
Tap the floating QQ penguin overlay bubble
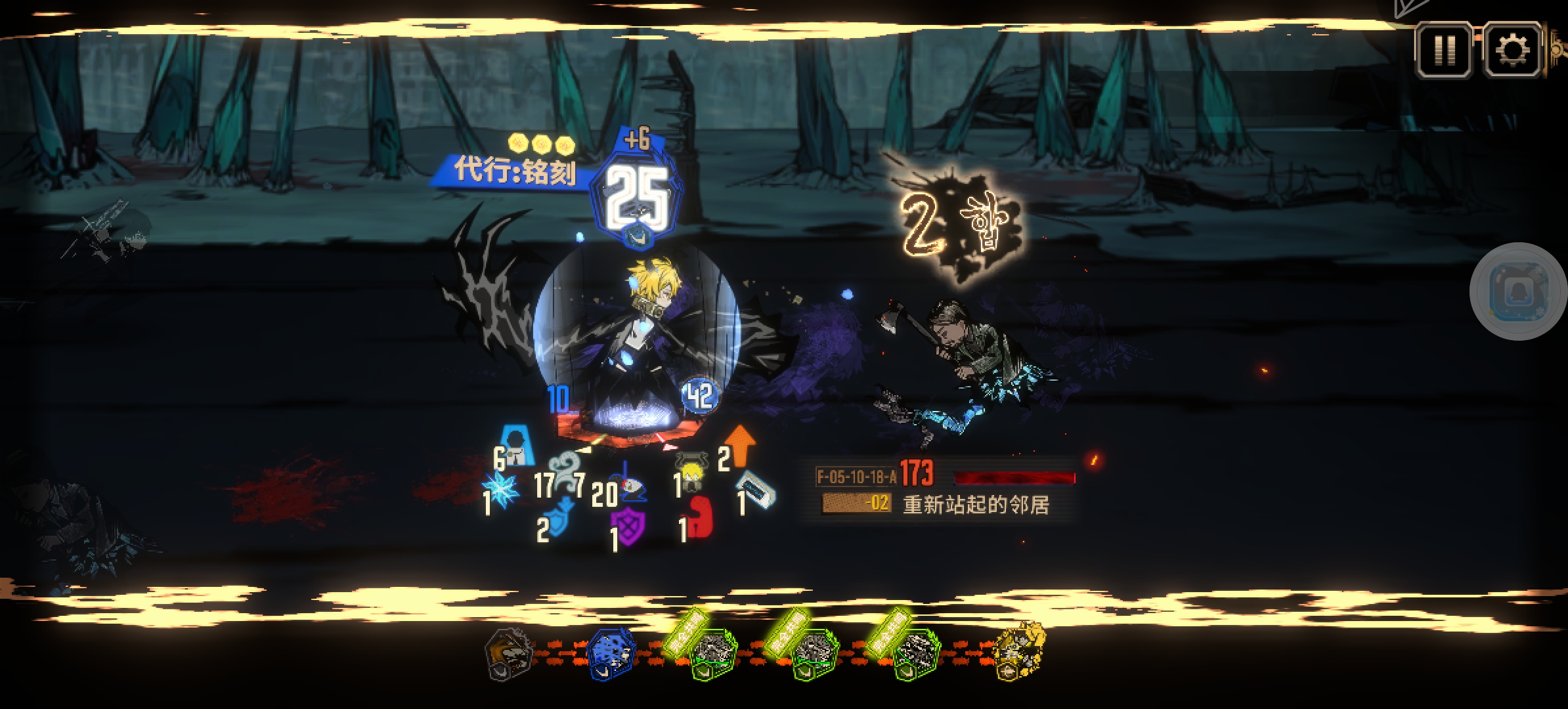1517,291
